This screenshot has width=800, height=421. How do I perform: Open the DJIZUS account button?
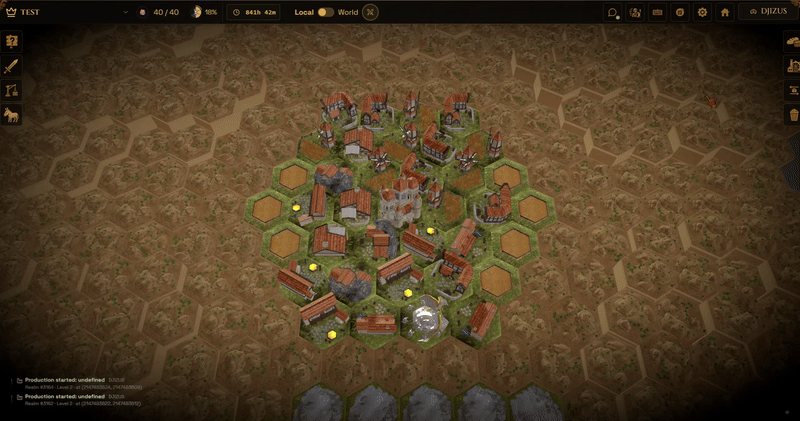pyautogui.click(x=767, y=12)
